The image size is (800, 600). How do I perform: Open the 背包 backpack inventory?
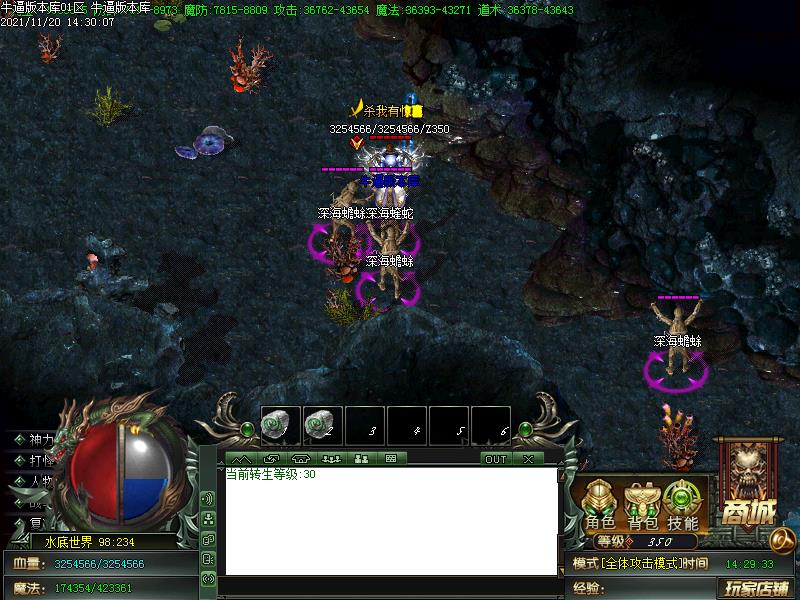[x=642, y=505]
